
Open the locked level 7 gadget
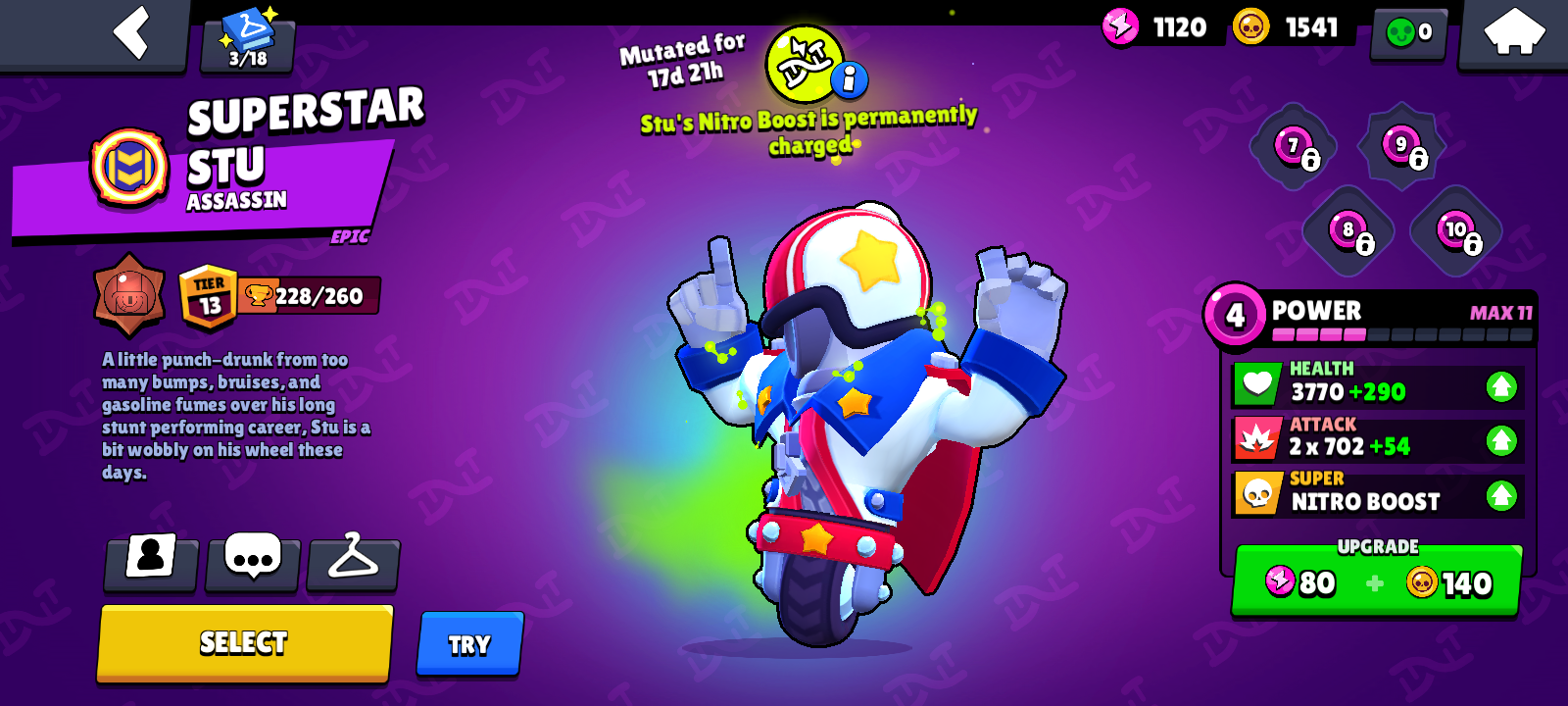click(x=1294, y=147)
